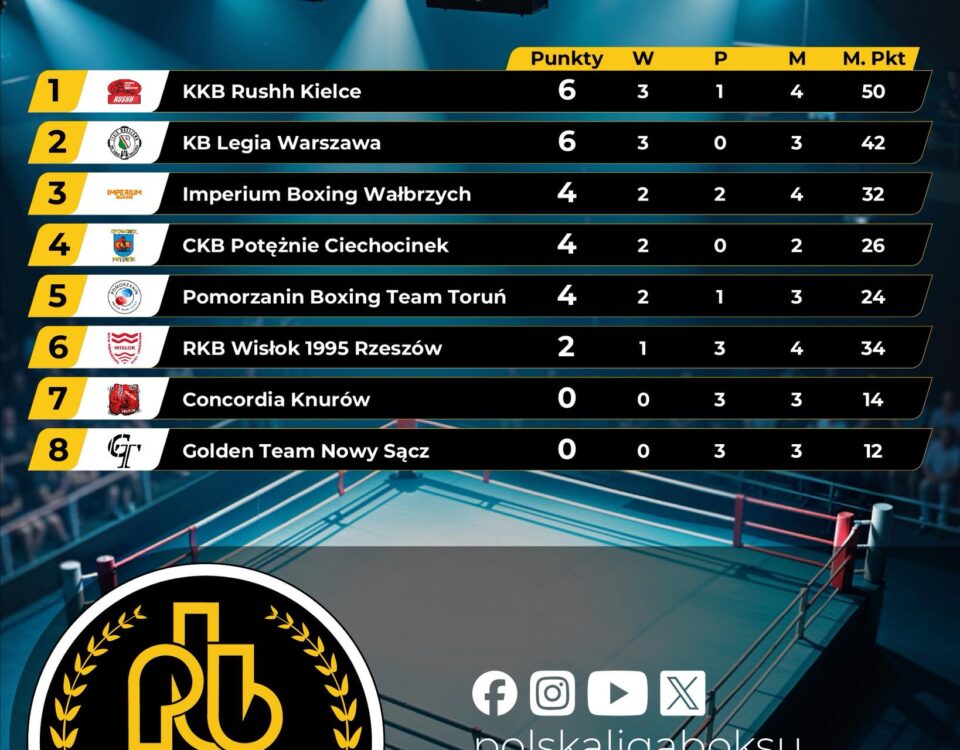Open the YouTube icon link

[x=617, y=693]
